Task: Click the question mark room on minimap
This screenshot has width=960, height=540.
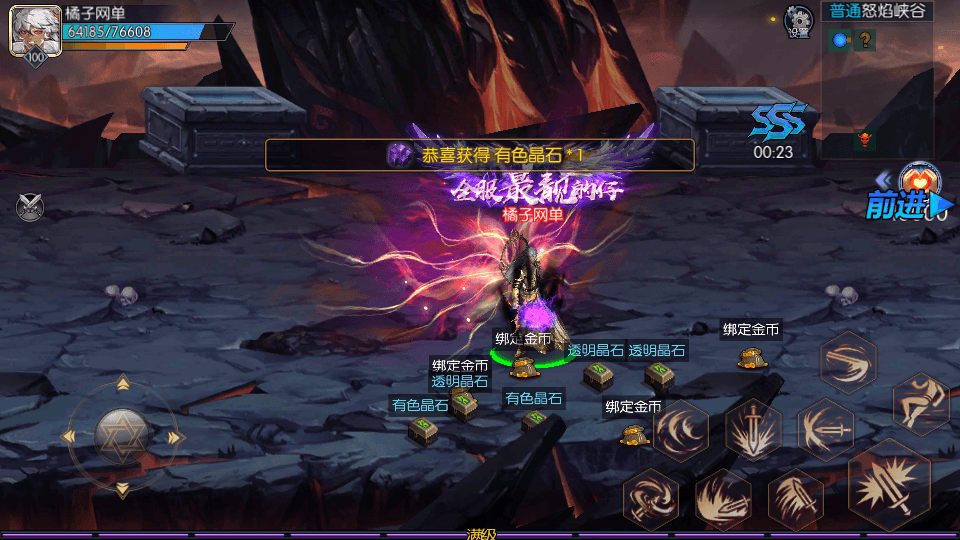Action: click(x=865, y=40)
